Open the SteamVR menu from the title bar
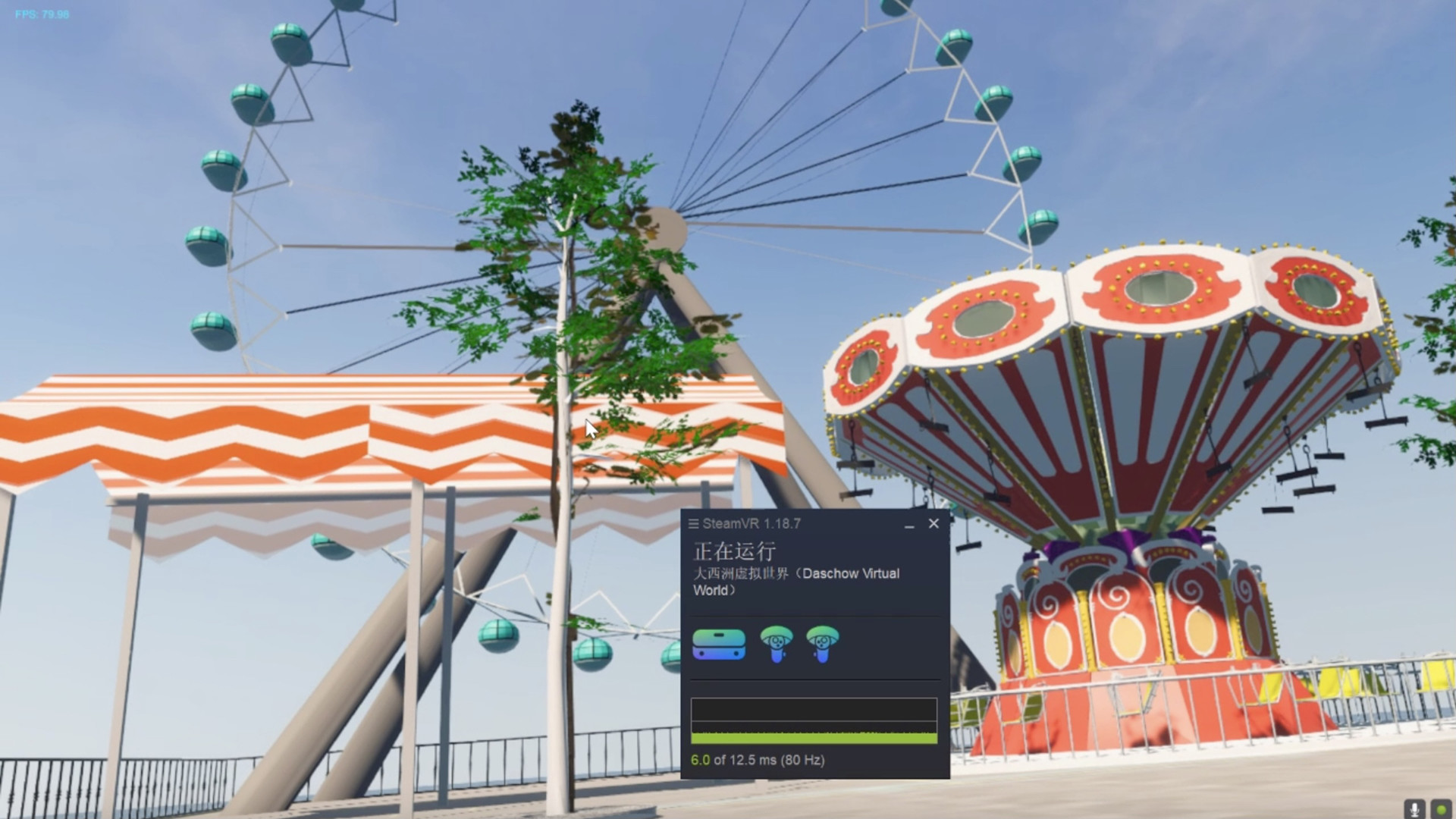 (692, 523)
